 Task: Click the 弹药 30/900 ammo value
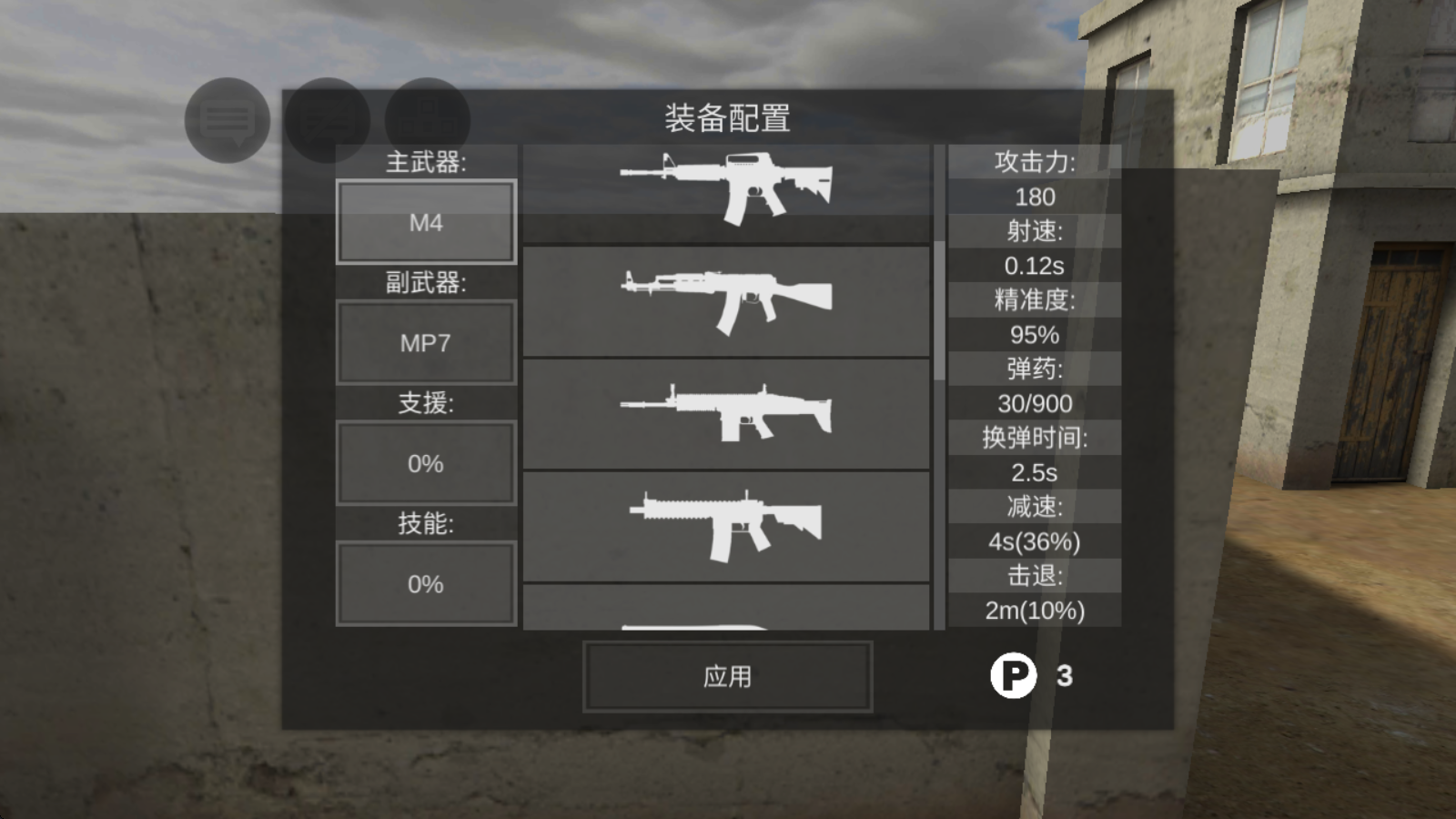click(1035, 404)
